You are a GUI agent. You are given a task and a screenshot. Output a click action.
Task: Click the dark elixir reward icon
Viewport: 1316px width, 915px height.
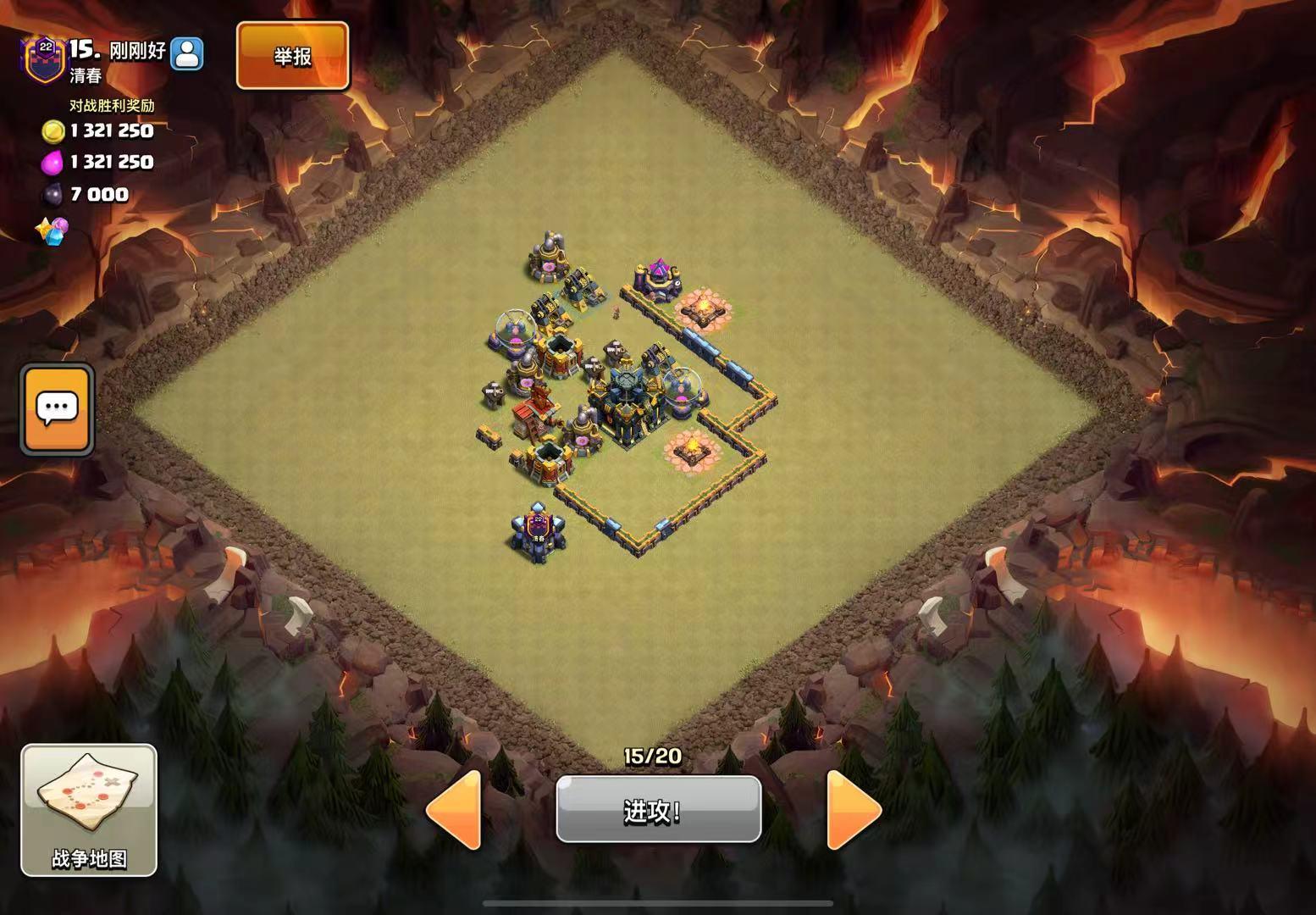pyautogui.click(x=53, y=194)
